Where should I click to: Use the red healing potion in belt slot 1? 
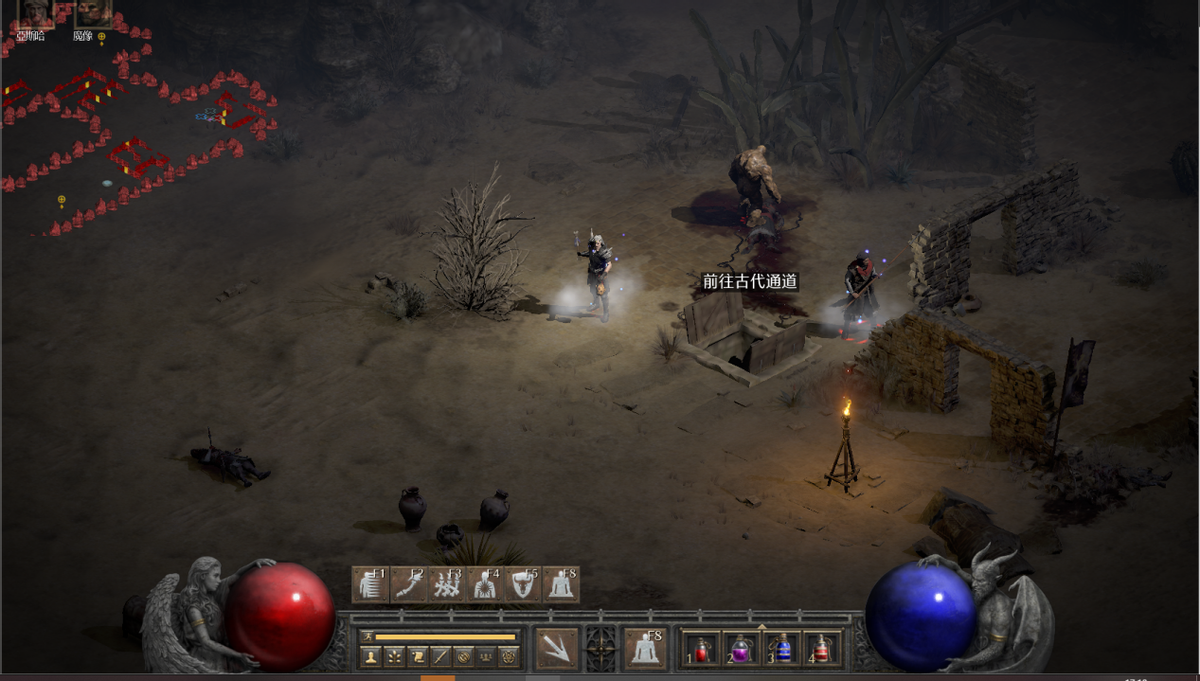[702, 649]
